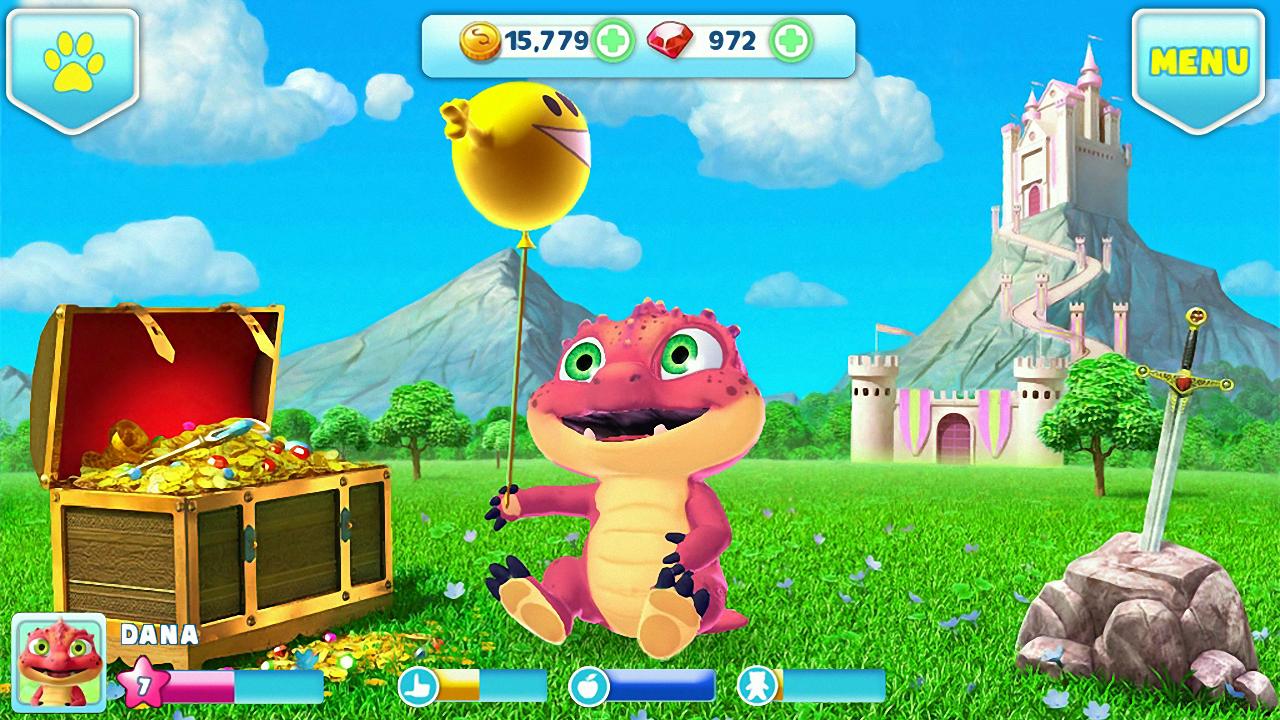This screenshot has width=1280, height=720.
Task: Tap the green plus beside gems
Action: click(788, 39)
